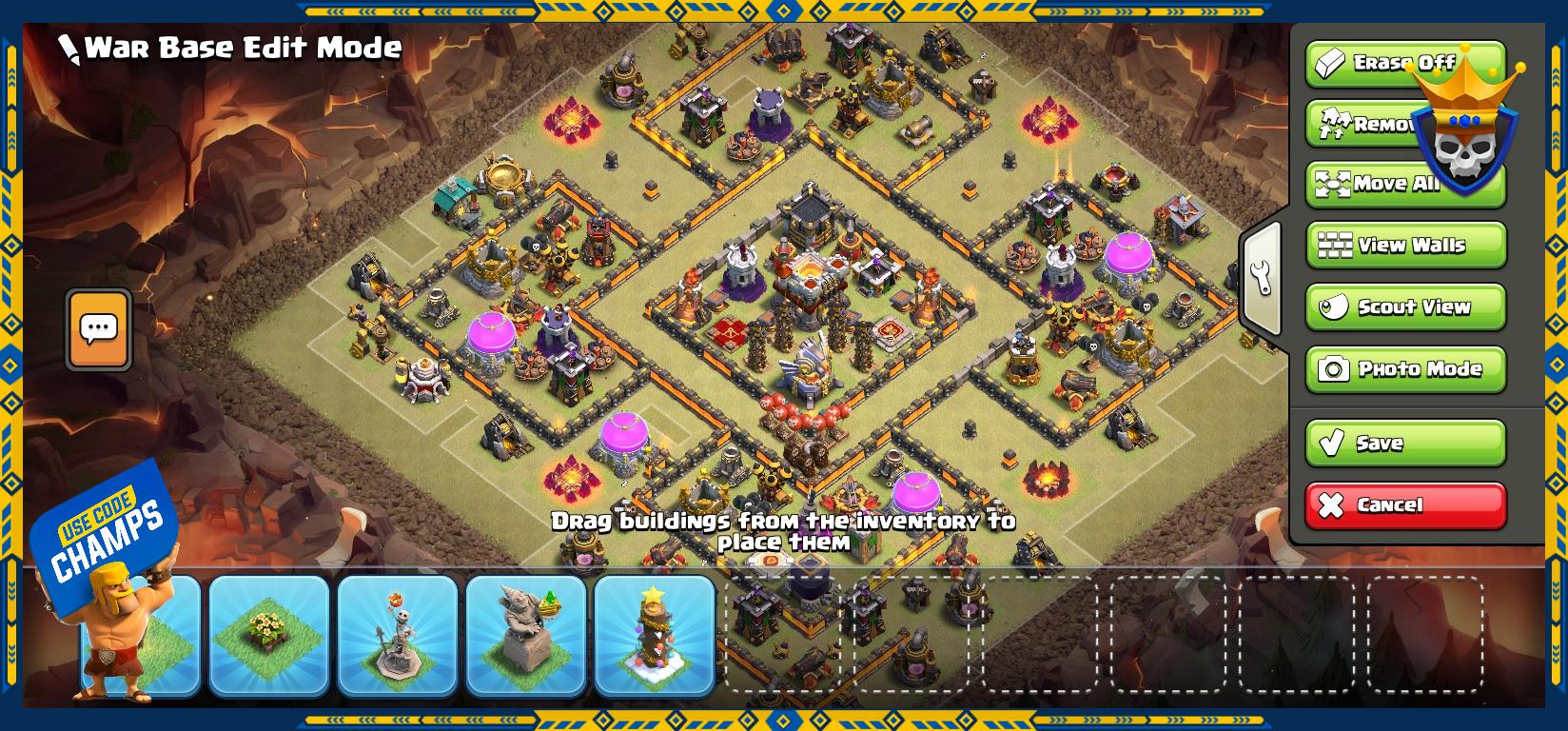This screenshot has height=731, width=1568.
Task: Select the flower bed decoration in inventory
Action: point(269,635)
